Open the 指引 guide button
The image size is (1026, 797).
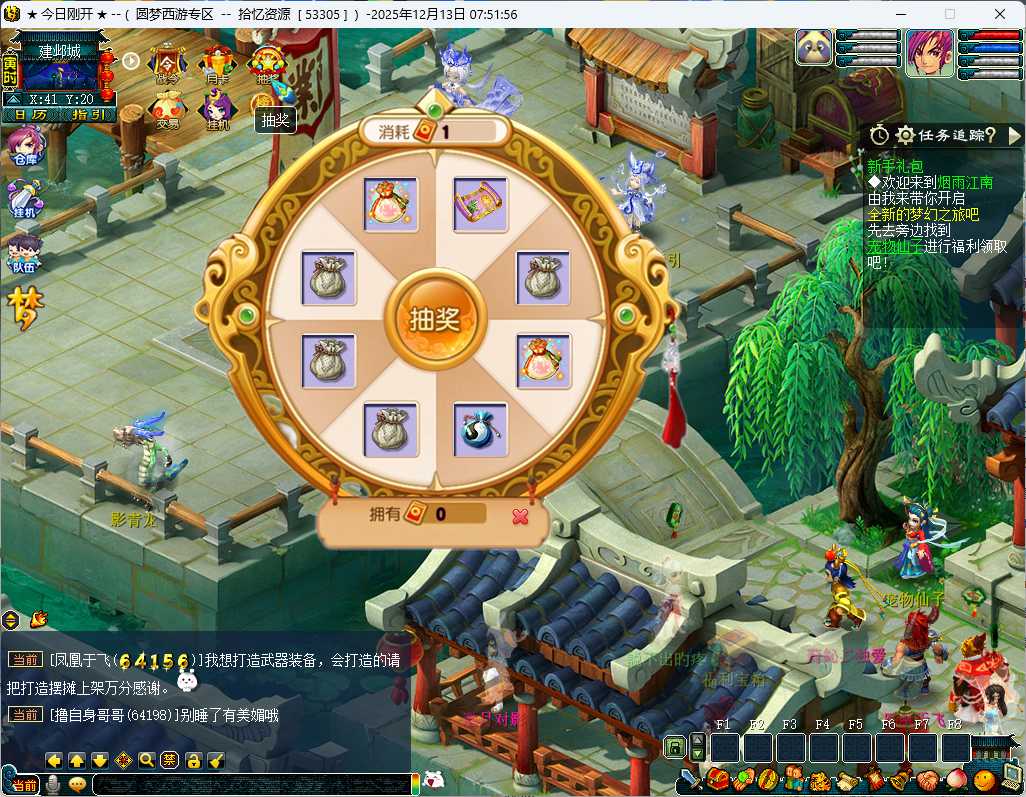(88, 114)
